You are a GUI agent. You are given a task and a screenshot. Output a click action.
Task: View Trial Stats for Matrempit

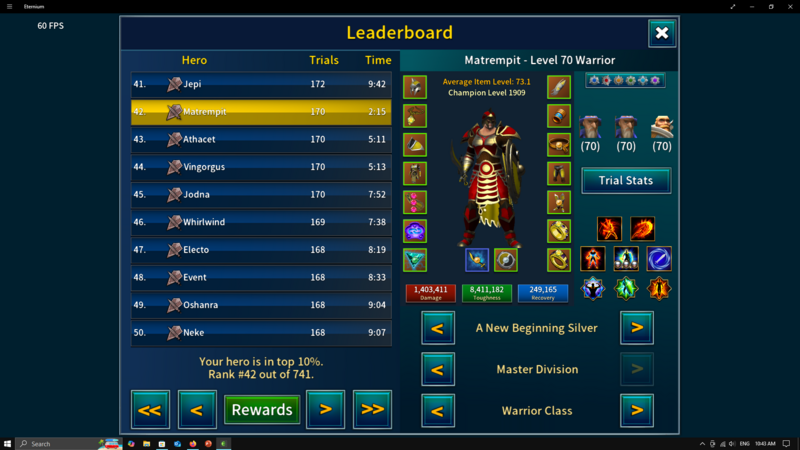tap(626, 181)
